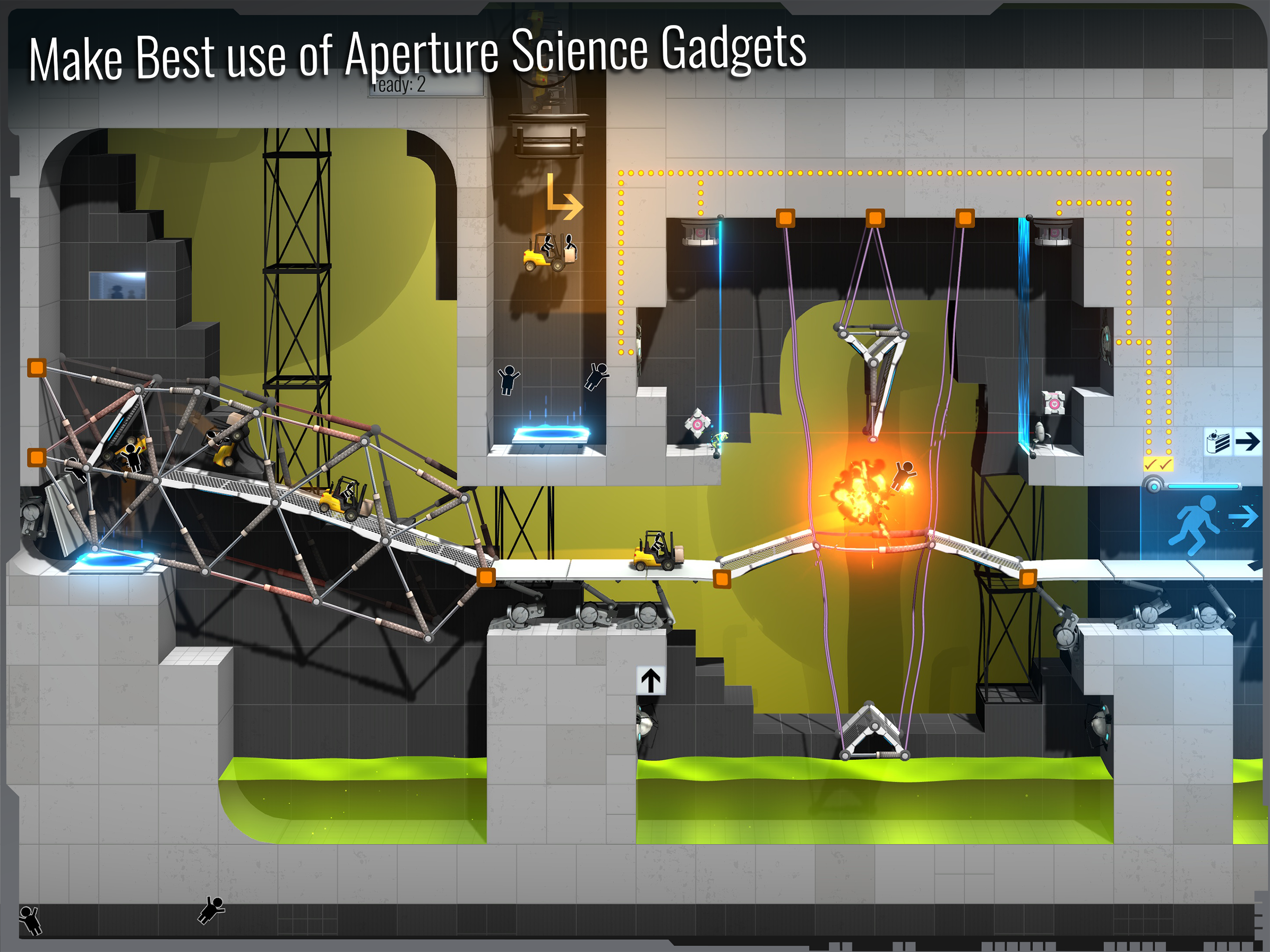Select the Aperture laboratory observation window on the left wall
Image resolution: width=1270 pixels, height=952 pixels.
click(117, 286)
